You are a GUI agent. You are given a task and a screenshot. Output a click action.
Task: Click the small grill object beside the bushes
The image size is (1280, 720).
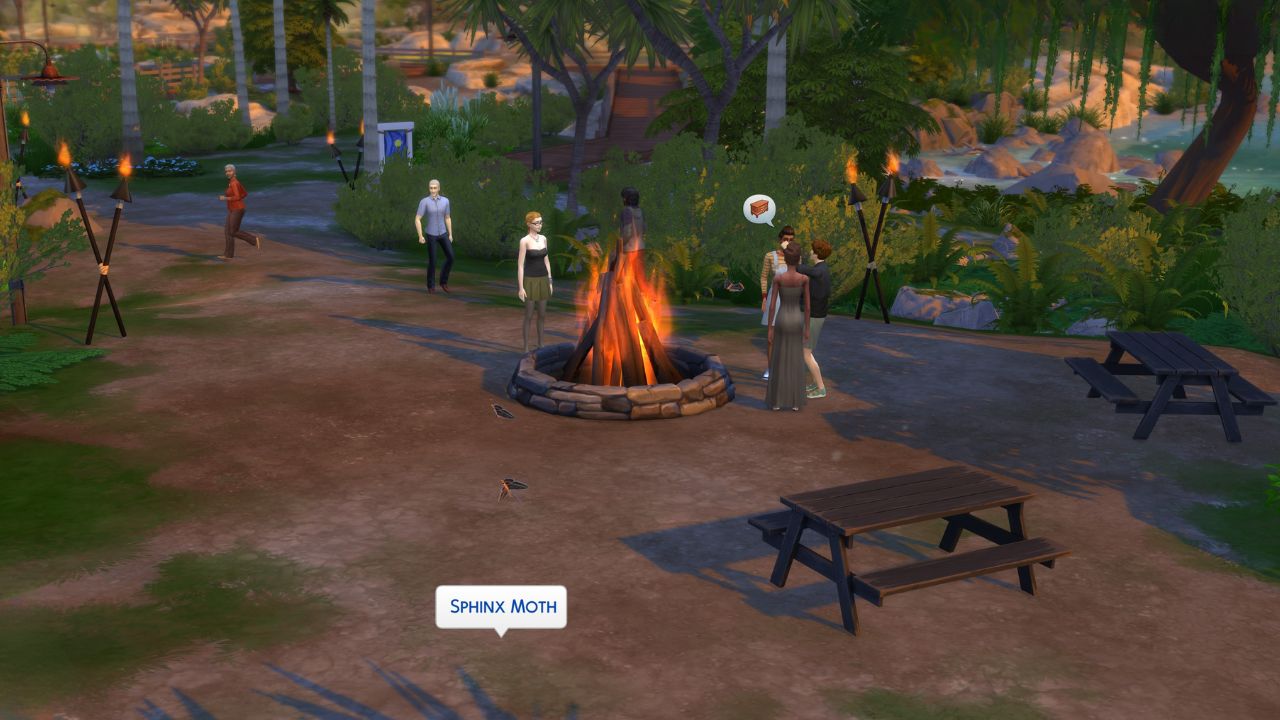(x=735, y=284)
